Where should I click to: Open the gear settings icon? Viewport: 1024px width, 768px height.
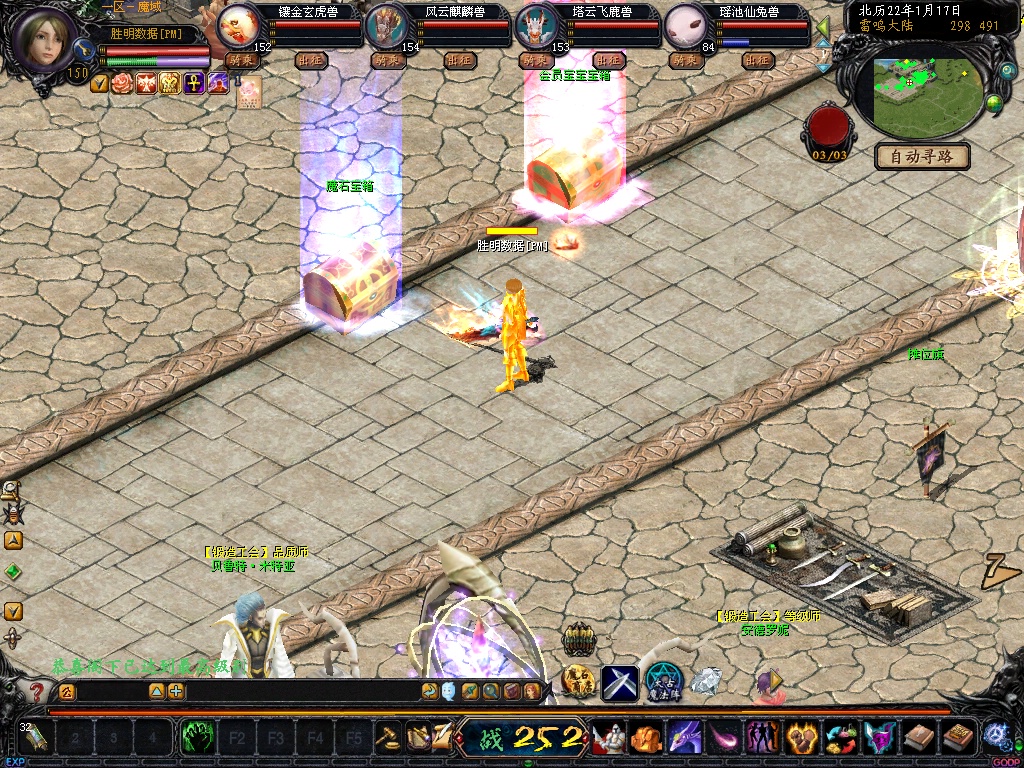pos(996,735)
